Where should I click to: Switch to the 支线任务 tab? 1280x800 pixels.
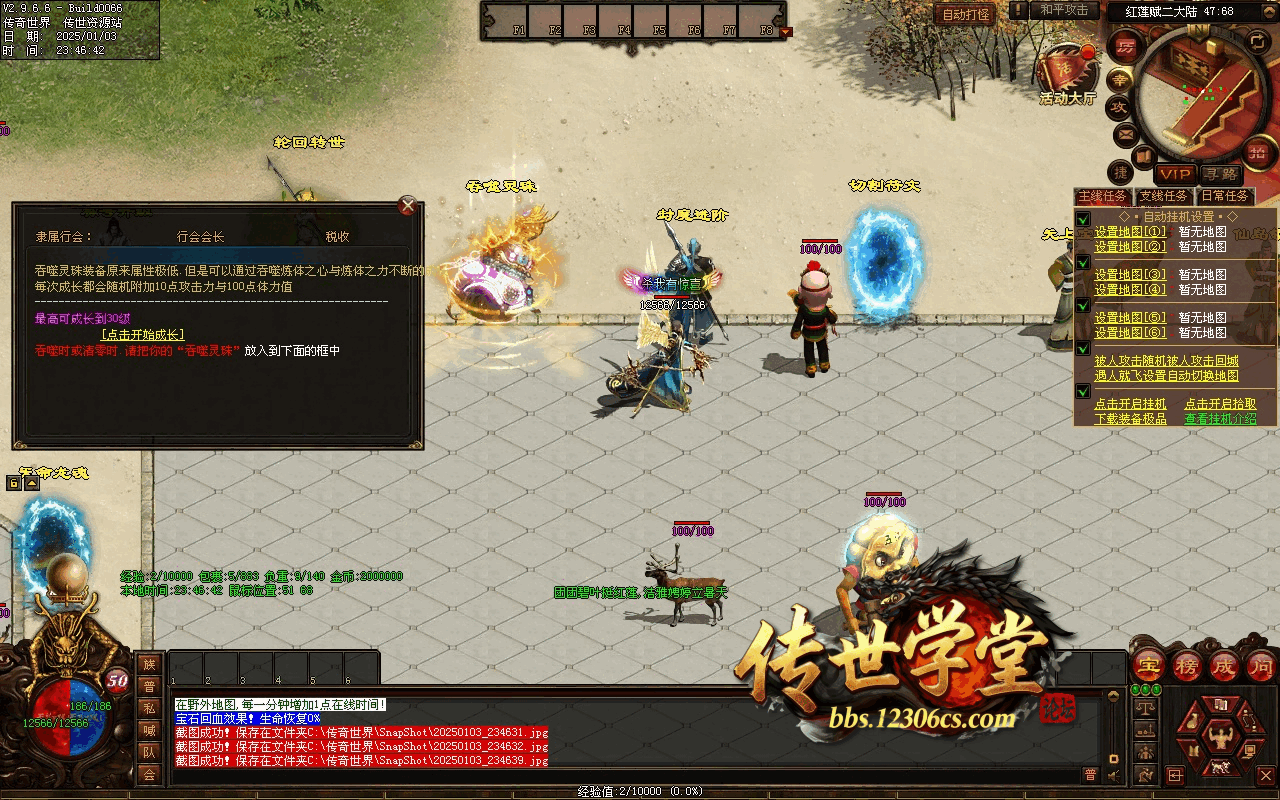[x=1163, y=197]
